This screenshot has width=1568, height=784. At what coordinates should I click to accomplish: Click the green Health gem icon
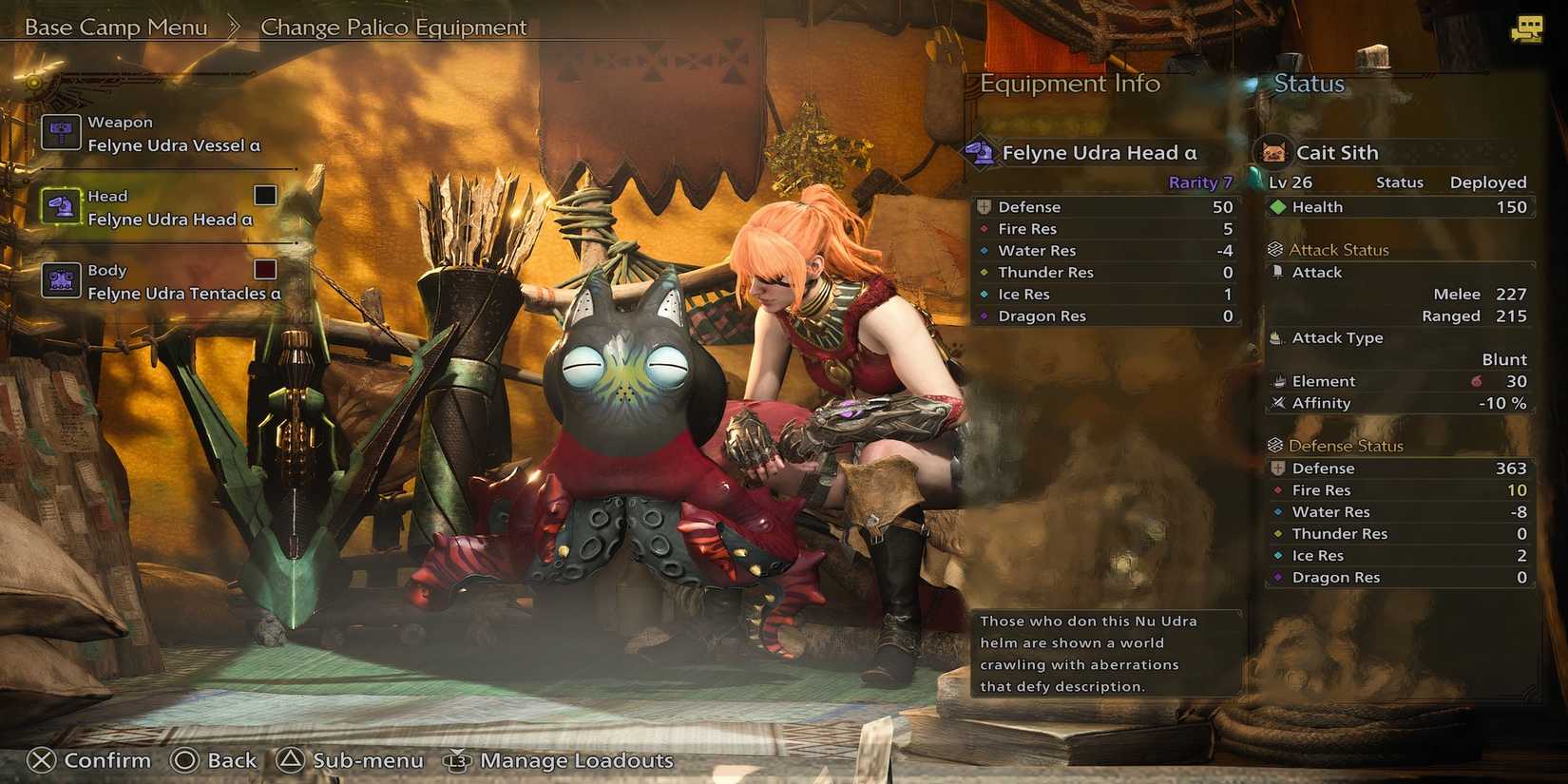tap(1280, 206)
